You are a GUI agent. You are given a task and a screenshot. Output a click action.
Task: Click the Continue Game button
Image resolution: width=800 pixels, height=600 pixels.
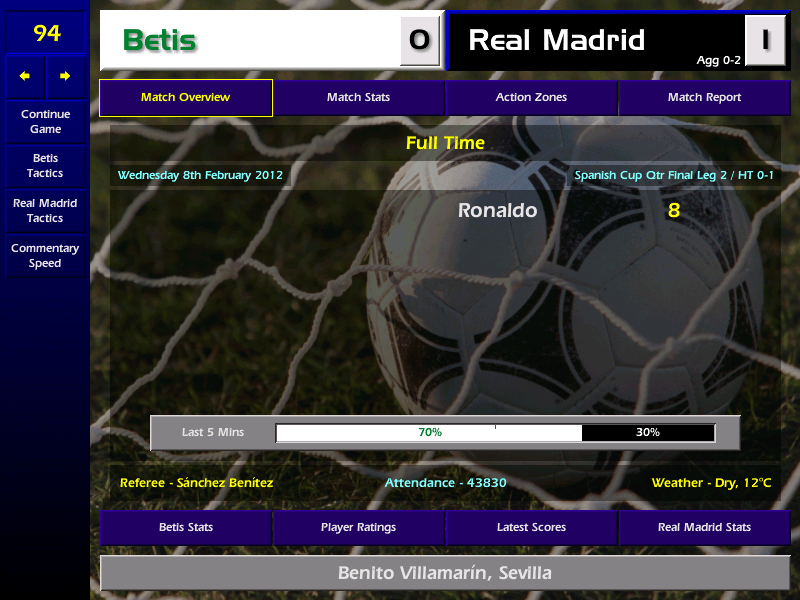click(x=45, y=122)
